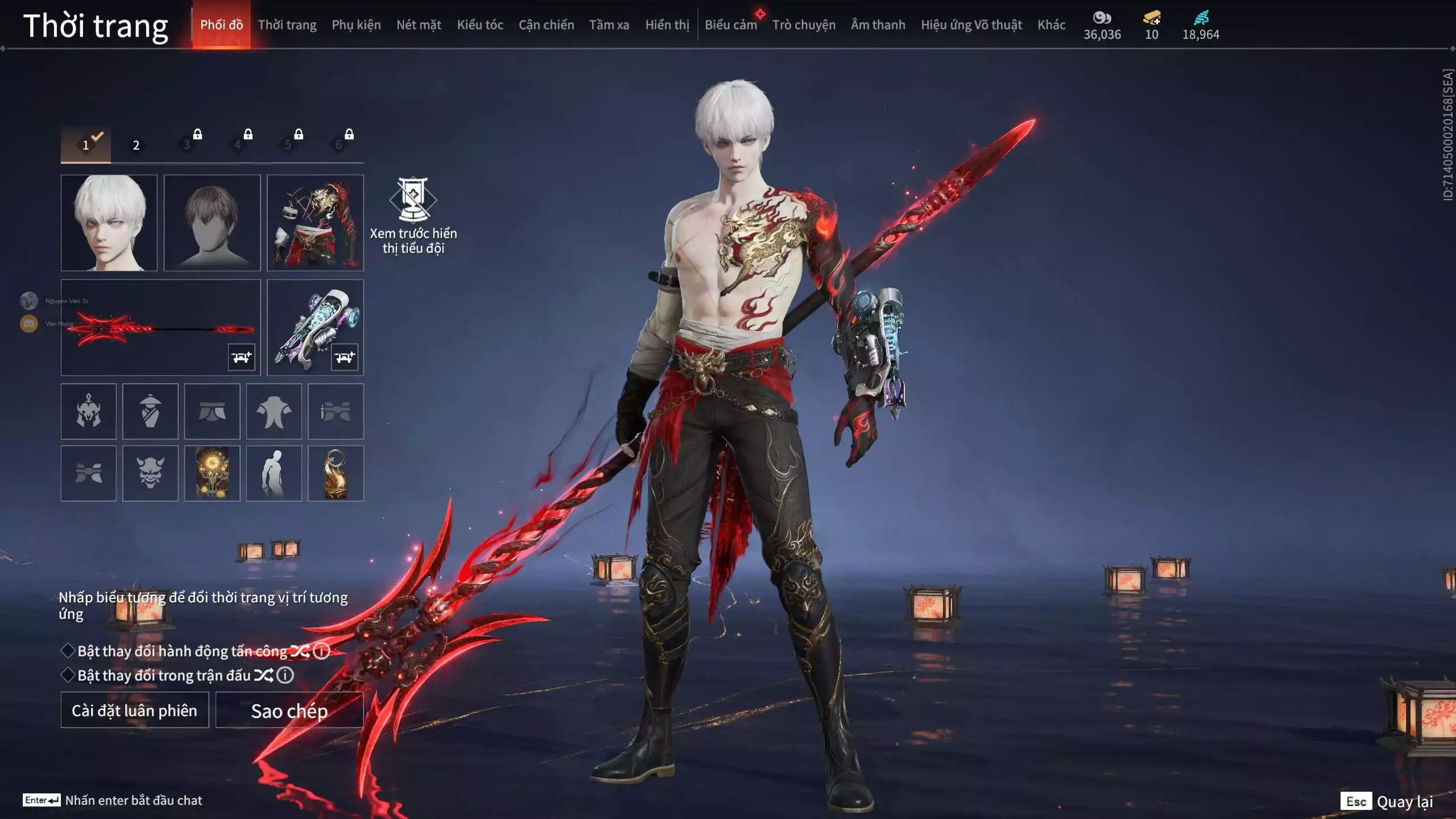Open the Nét mặt tab
This screenshot has height=819, width=1456.
click(x=419, y=25)
